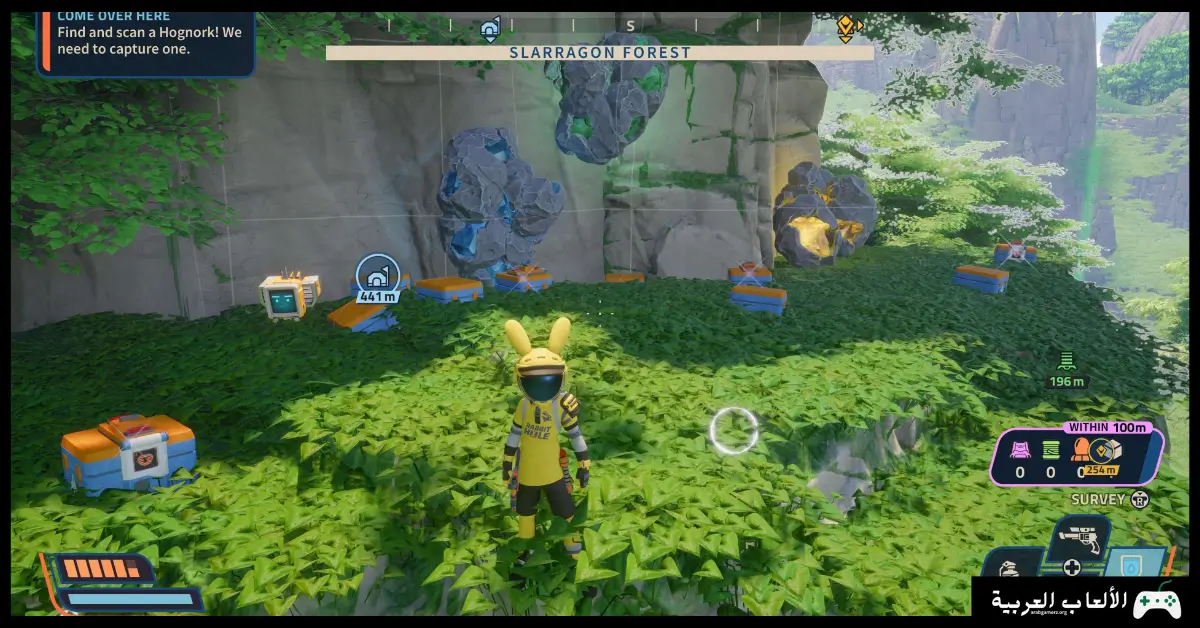The image size is (1200, 628).
Task: Click the home base marker on the compass
Action: click(x=489, y=28)
